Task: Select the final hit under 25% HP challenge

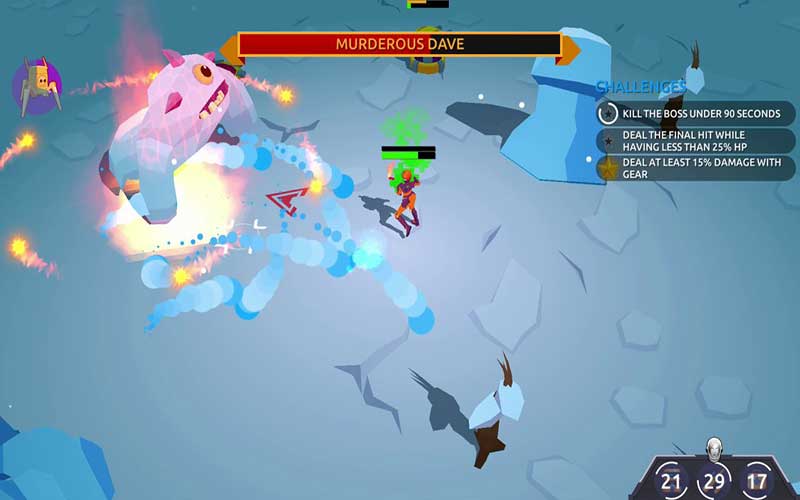Action: [x=695, y=140]
